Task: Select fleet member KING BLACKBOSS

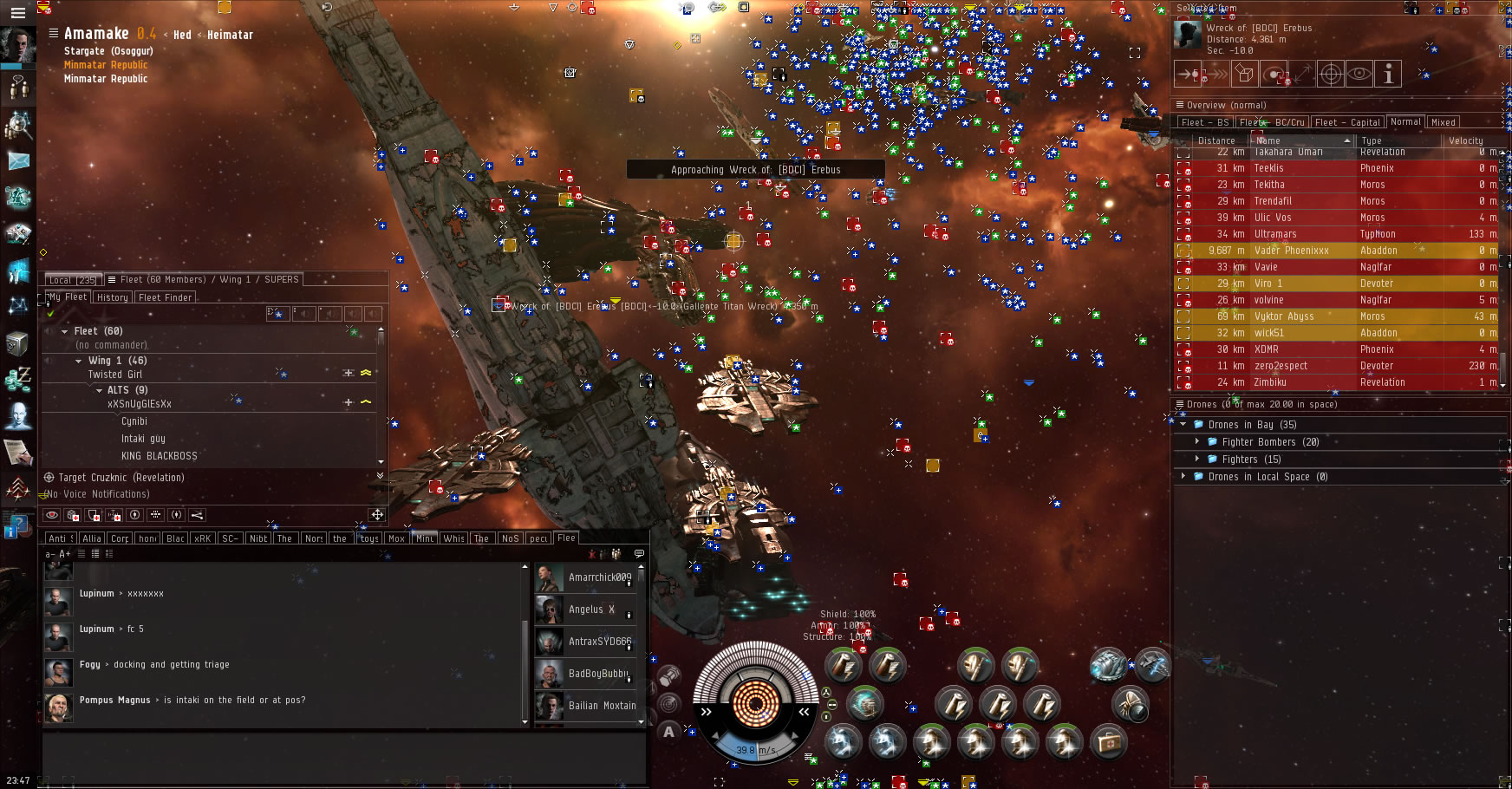Action: coord(159,456)
